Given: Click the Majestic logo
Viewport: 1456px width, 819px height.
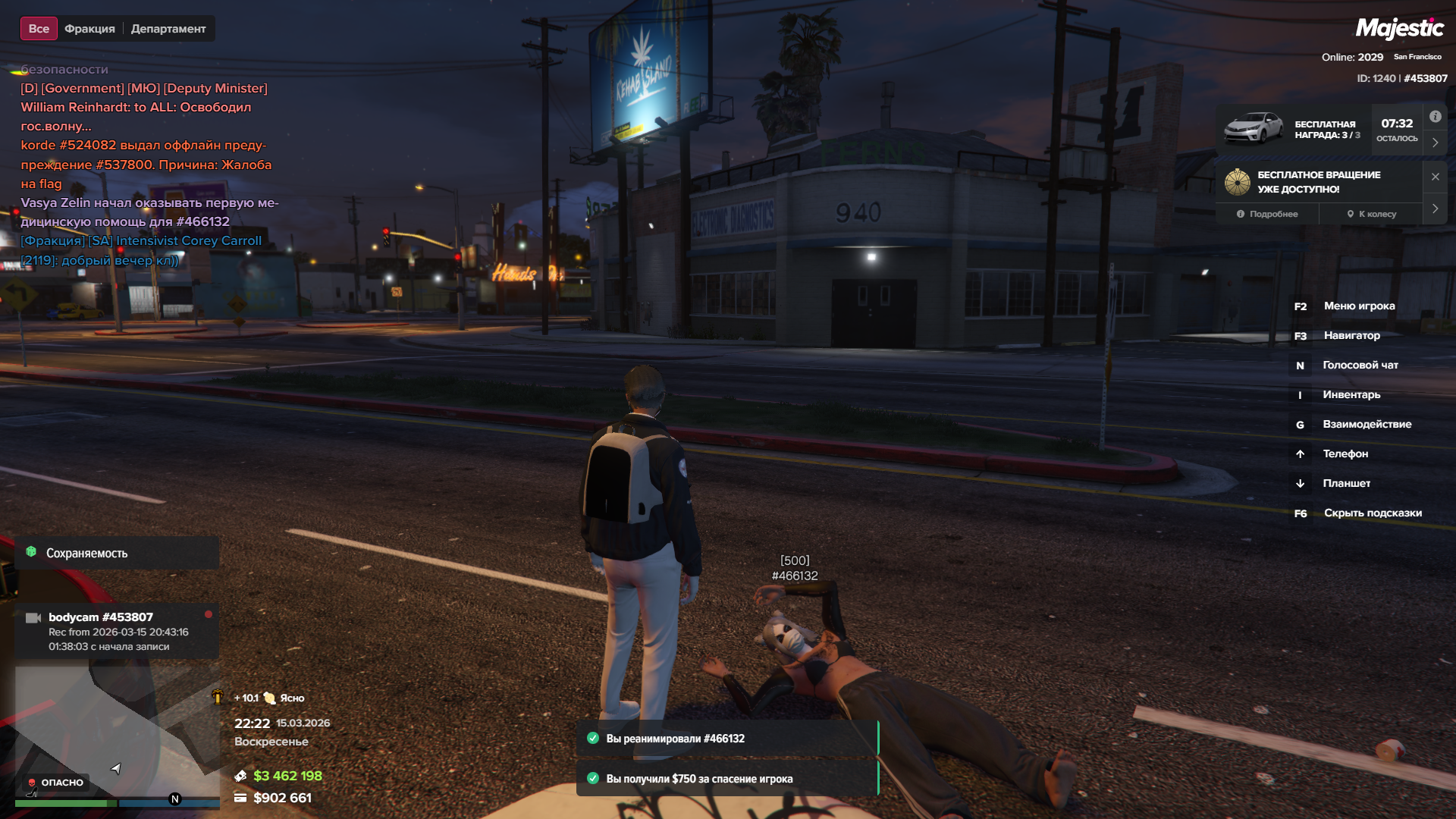Looking at the screenshot, I should (x=1399, y=29).
